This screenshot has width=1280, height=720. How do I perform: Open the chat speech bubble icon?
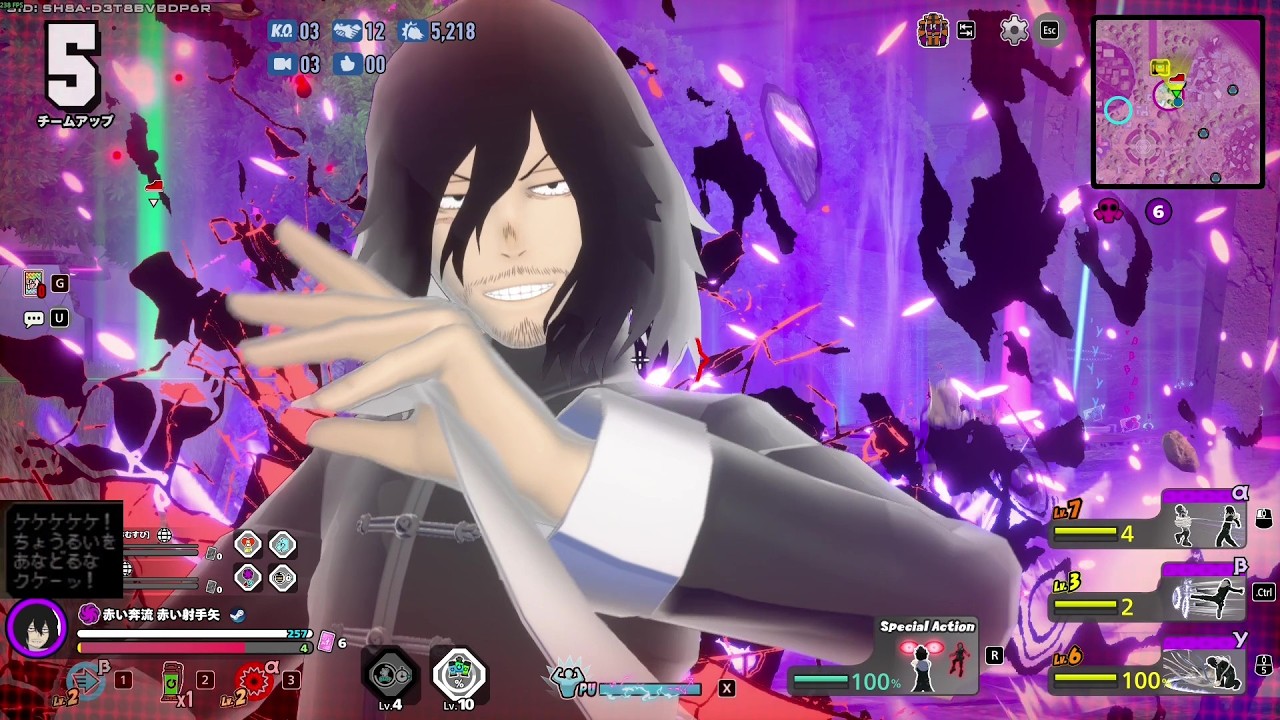coord(34,319)
